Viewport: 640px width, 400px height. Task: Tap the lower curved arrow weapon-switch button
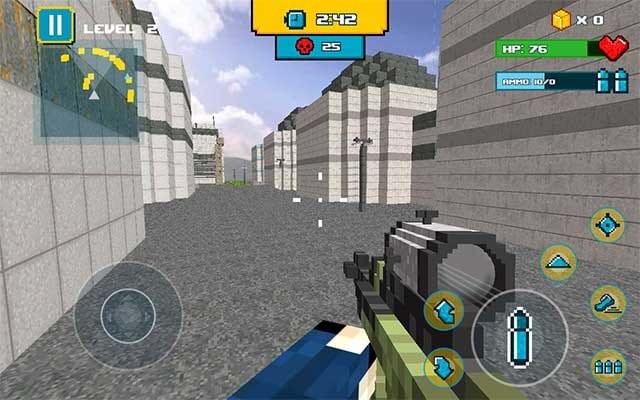point(443,366)
